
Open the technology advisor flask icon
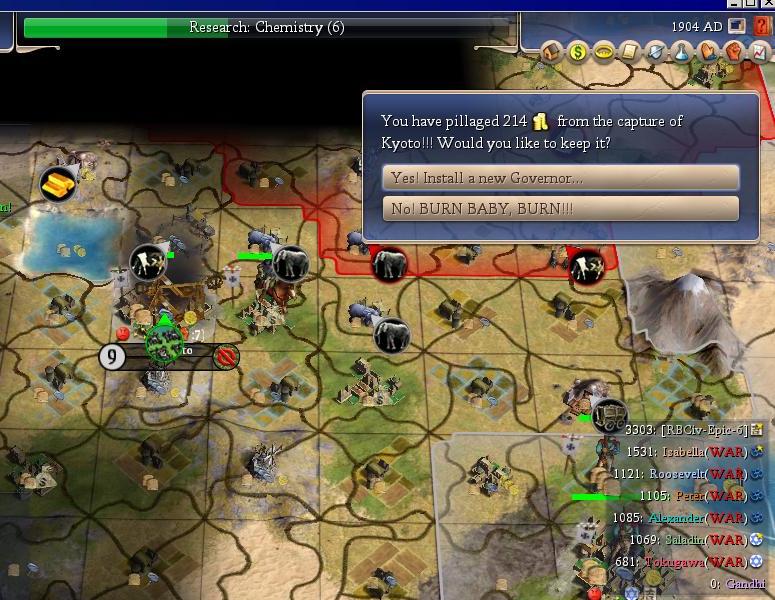coord(682,51)
